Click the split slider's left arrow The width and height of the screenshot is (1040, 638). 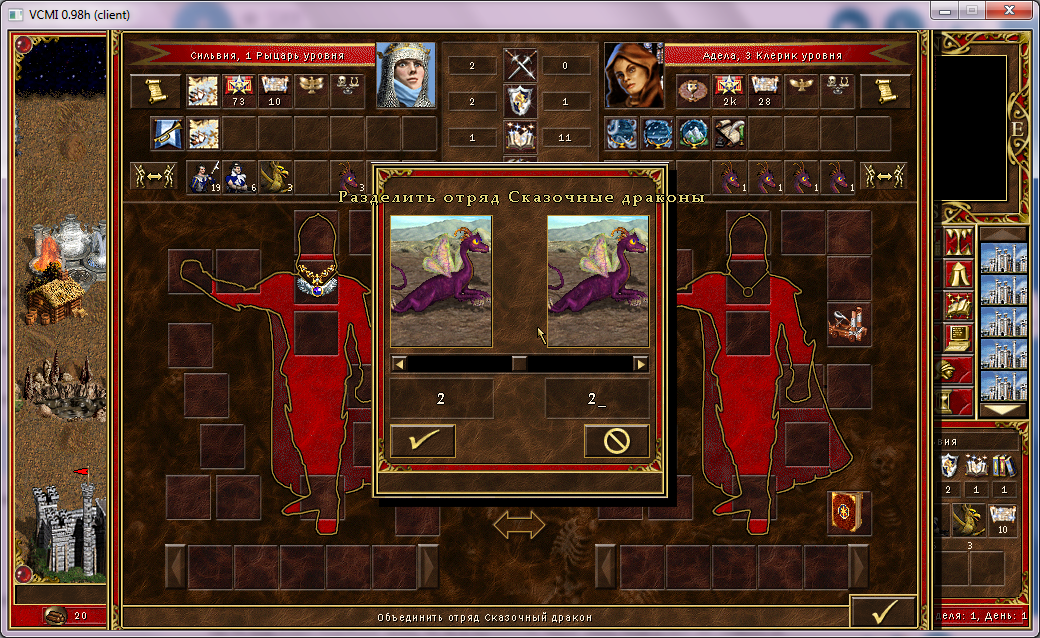coord(398,364)
